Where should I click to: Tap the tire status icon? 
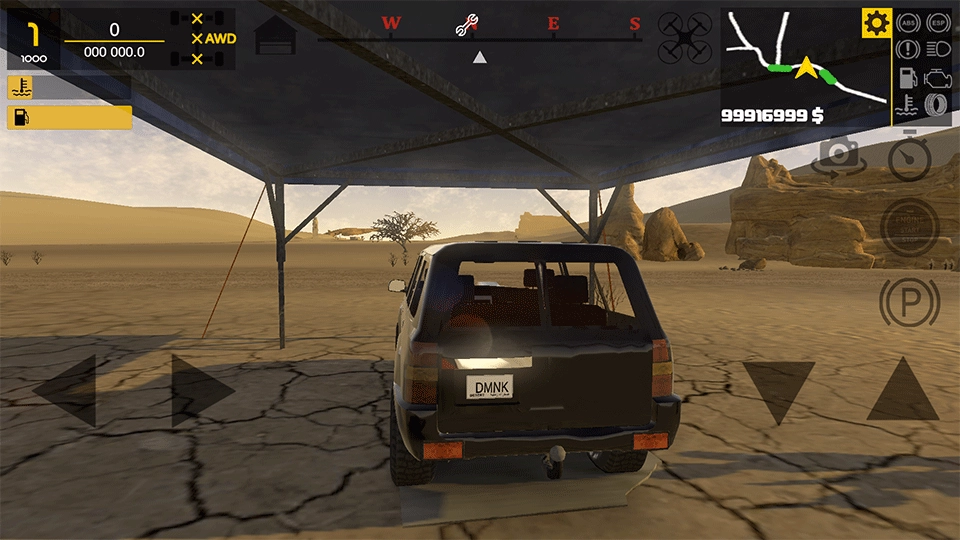point(937,106)
